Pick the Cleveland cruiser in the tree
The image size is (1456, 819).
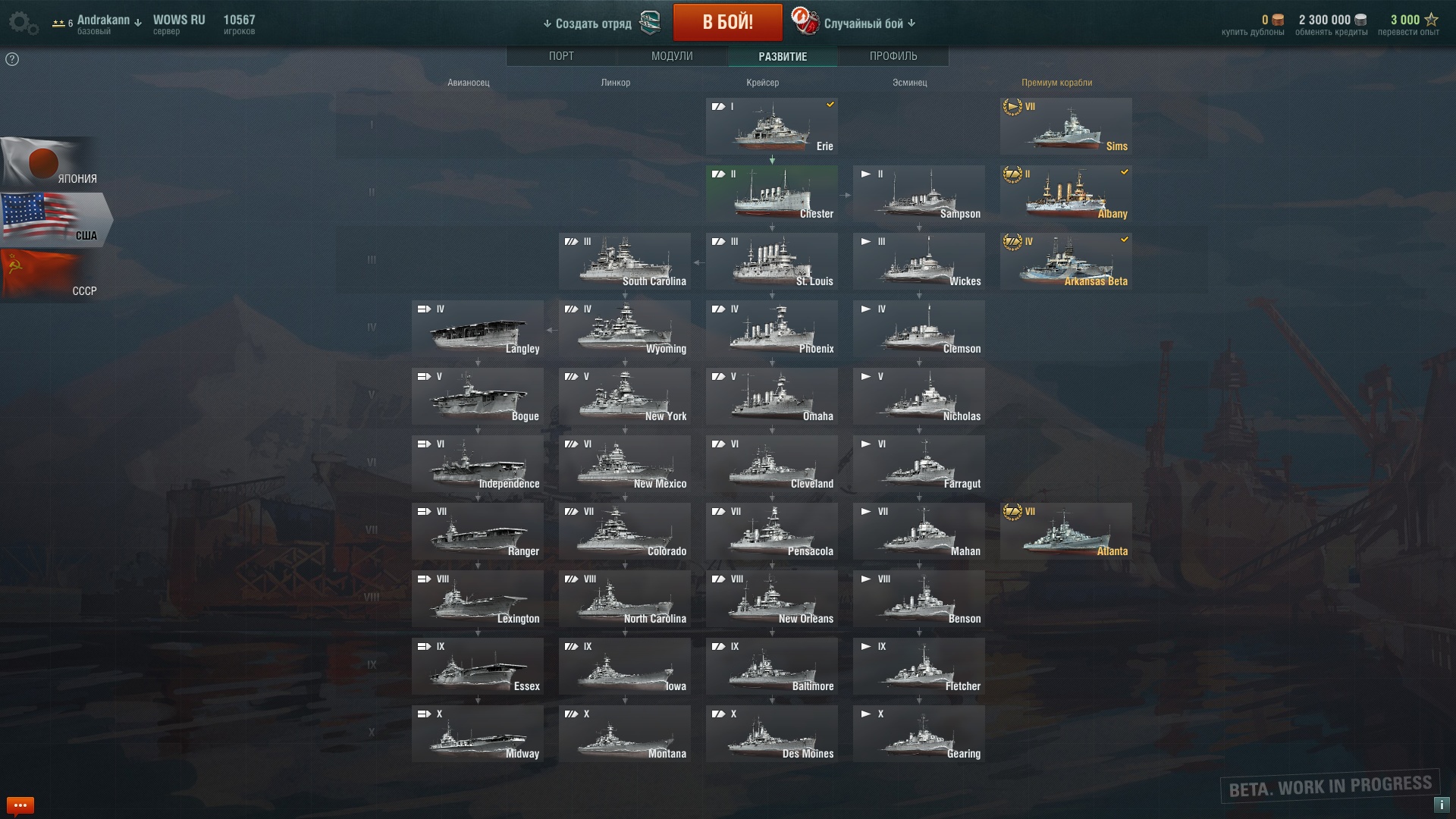point(771,464)
